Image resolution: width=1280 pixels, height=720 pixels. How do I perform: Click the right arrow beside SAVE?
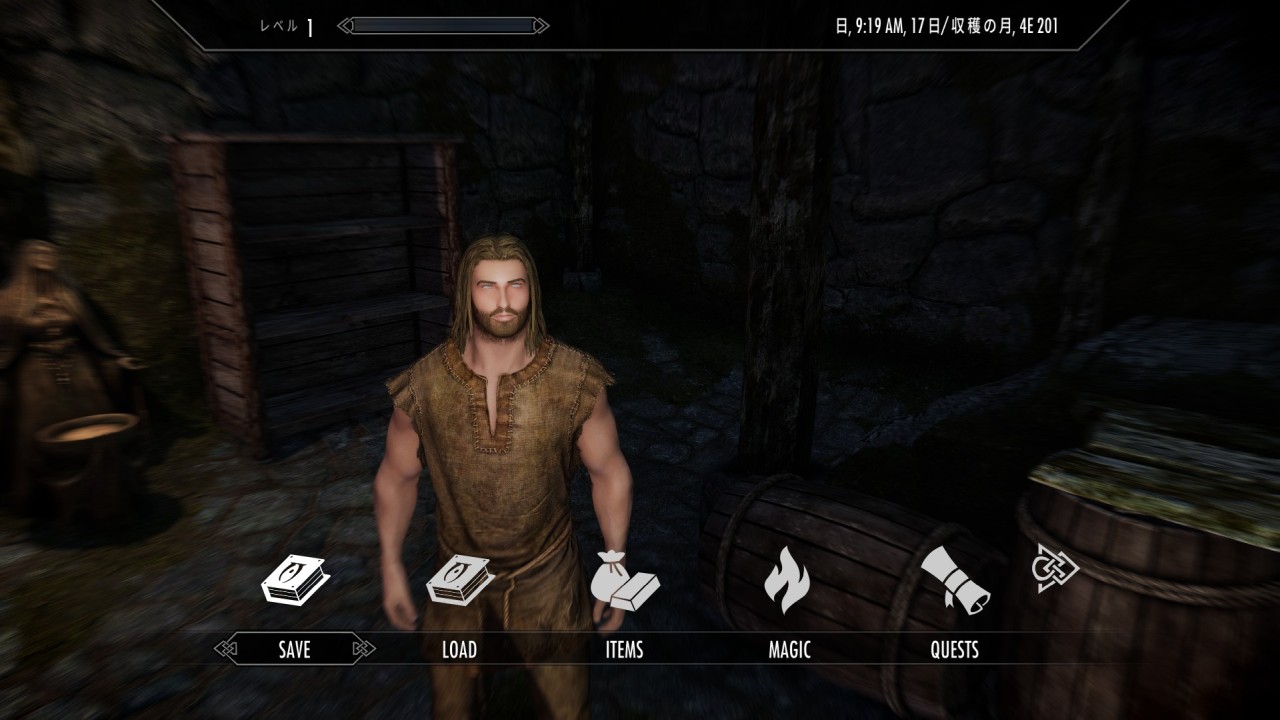363,650
